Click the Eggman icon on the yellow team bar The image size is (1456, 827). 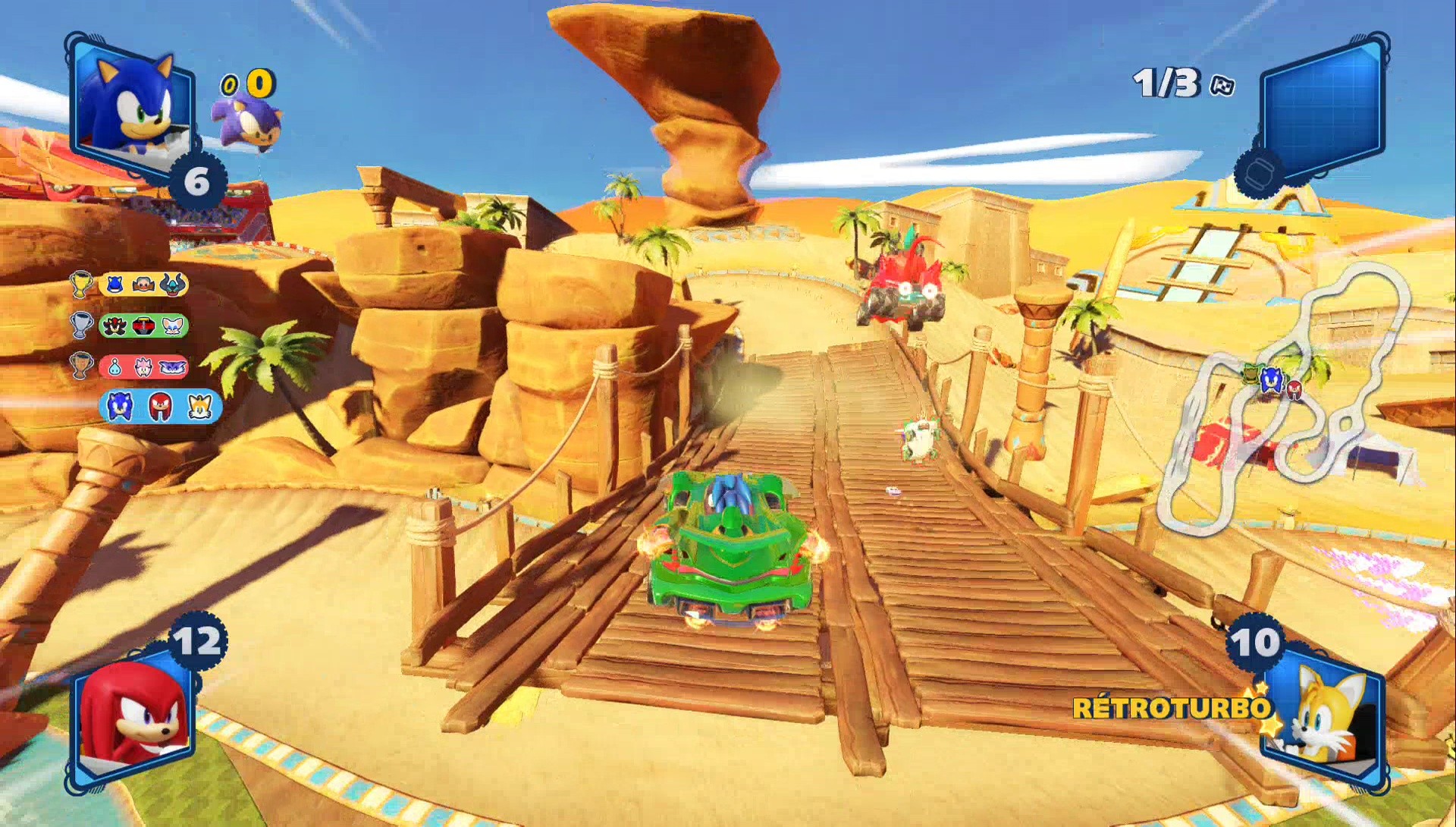pyautogui.click(x=143, y=285)
